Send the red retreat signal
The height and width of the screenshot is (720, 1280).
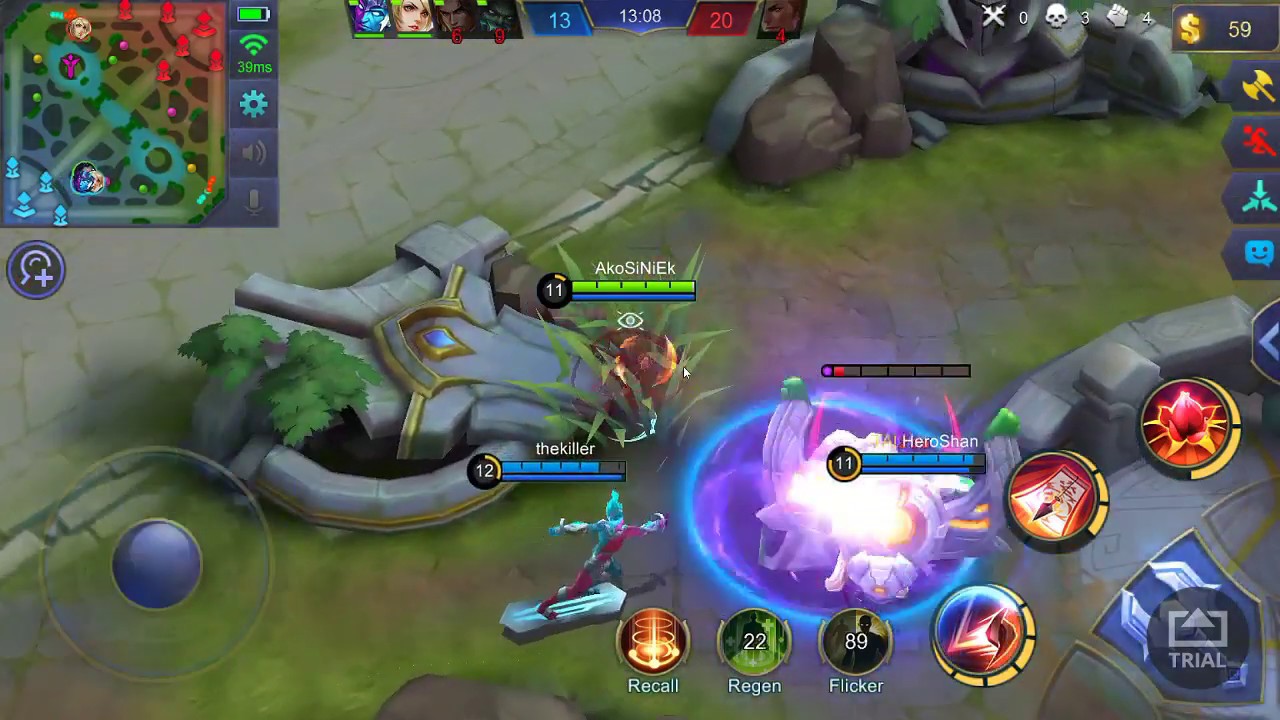1258,142
